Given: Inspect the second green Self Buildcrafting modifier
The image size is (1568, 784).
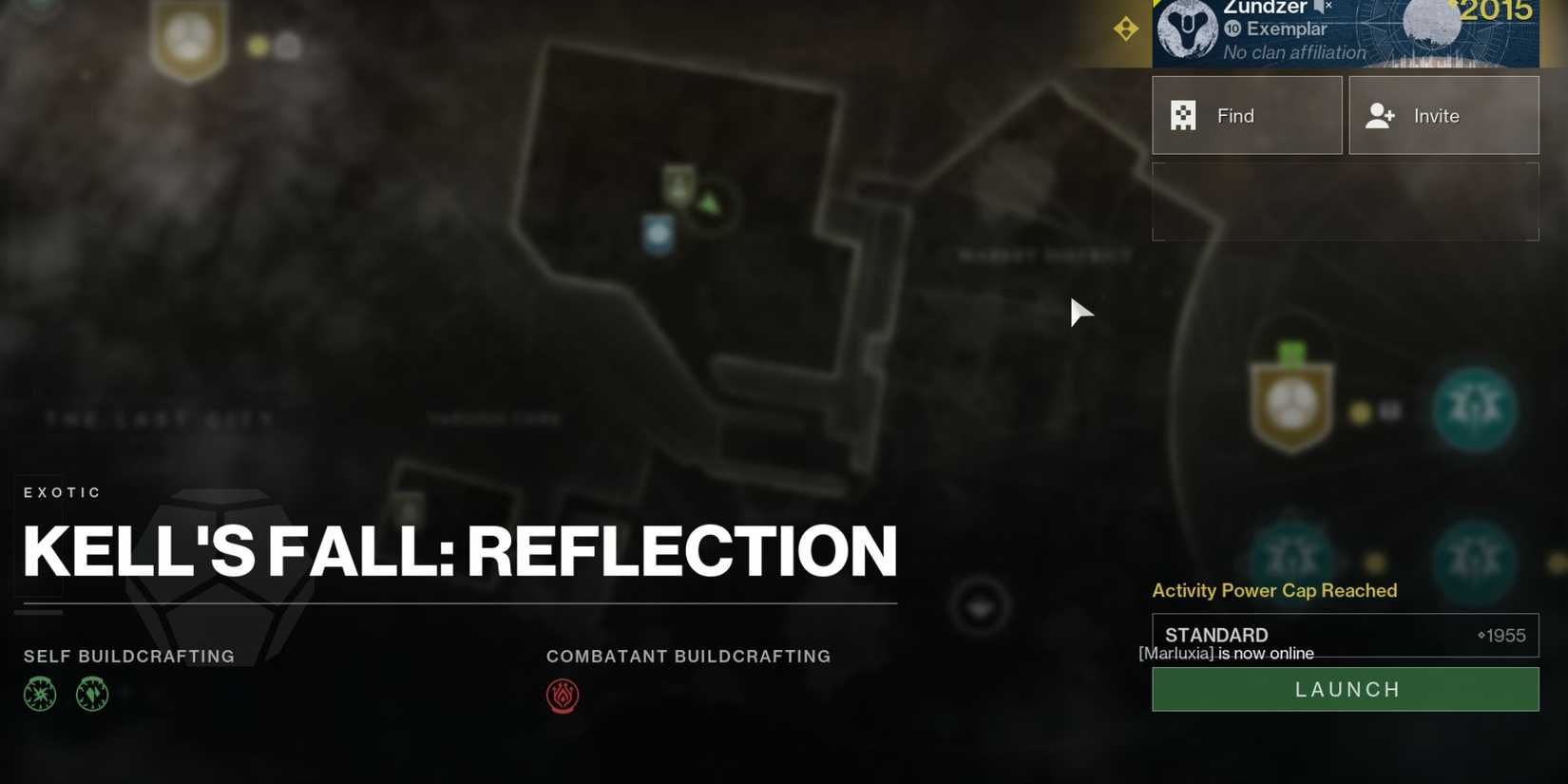Looking at the screenshot, I should [90, 695].
